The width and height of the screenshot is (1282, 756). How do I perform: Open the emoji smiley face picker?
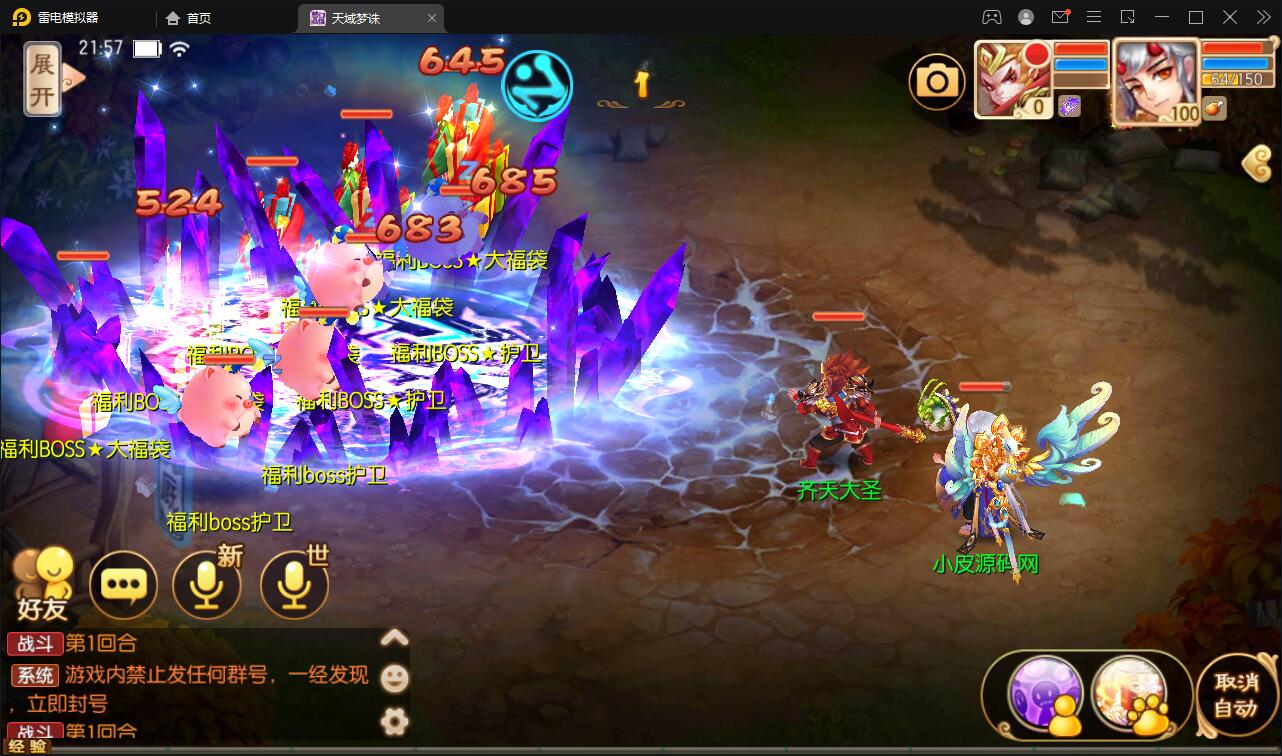(395, 679)
